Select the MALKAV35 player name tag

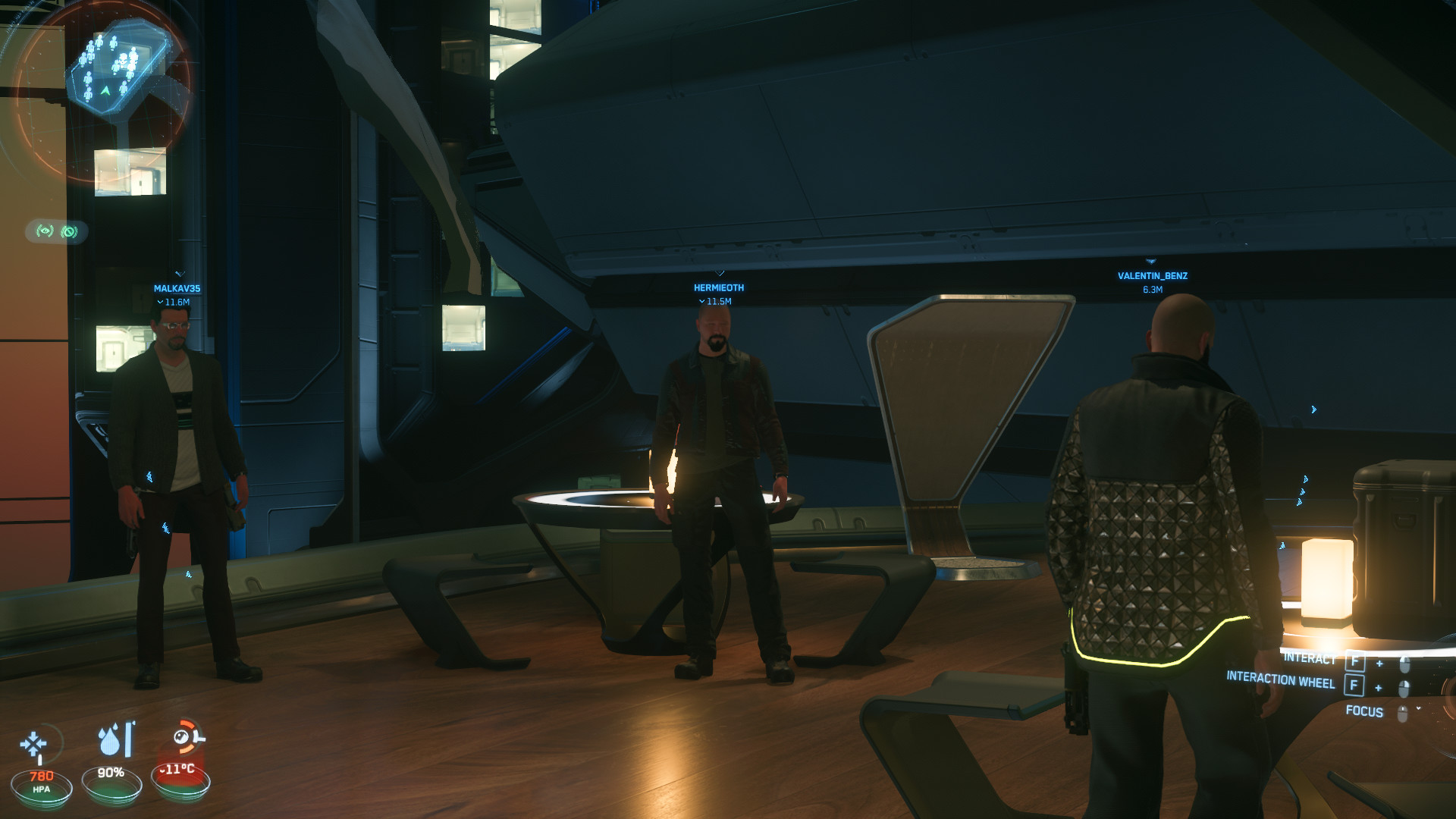[177, 289]
